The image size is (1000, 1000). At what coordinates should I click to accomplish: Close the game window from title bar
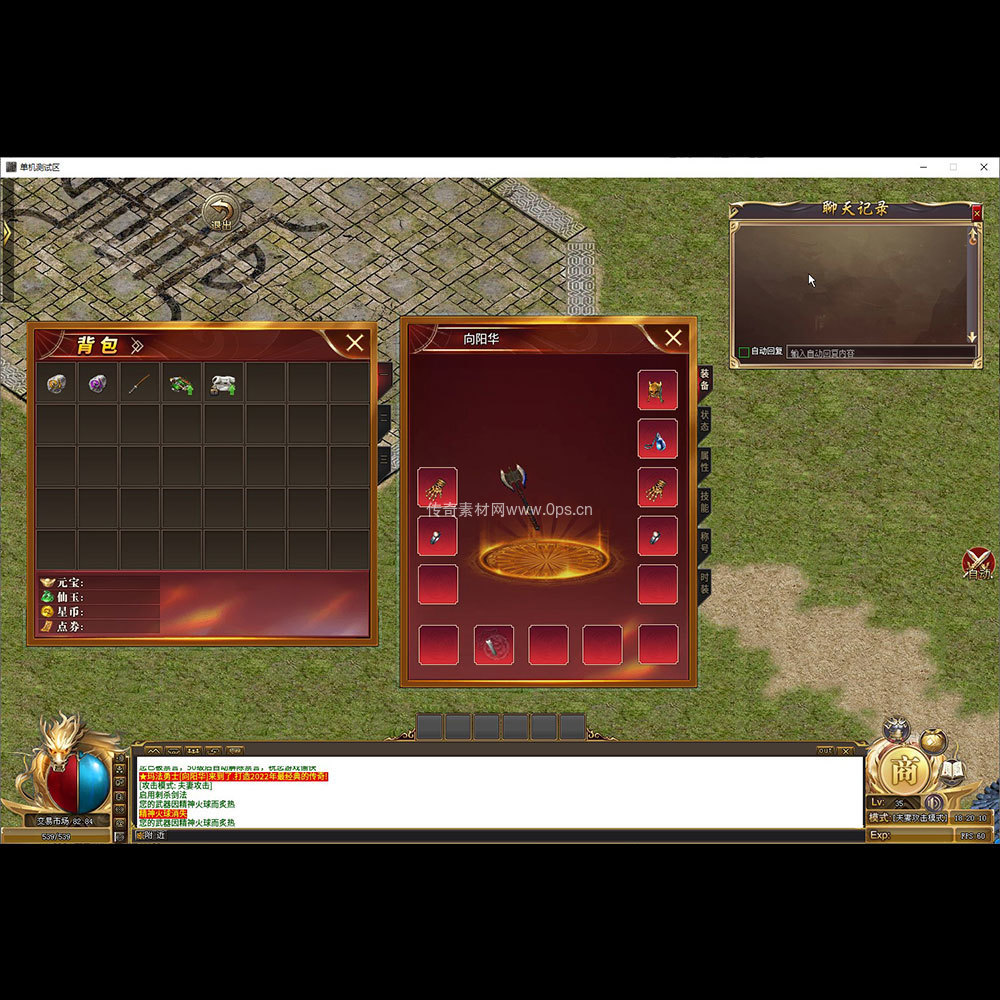[x=982, y=167]
